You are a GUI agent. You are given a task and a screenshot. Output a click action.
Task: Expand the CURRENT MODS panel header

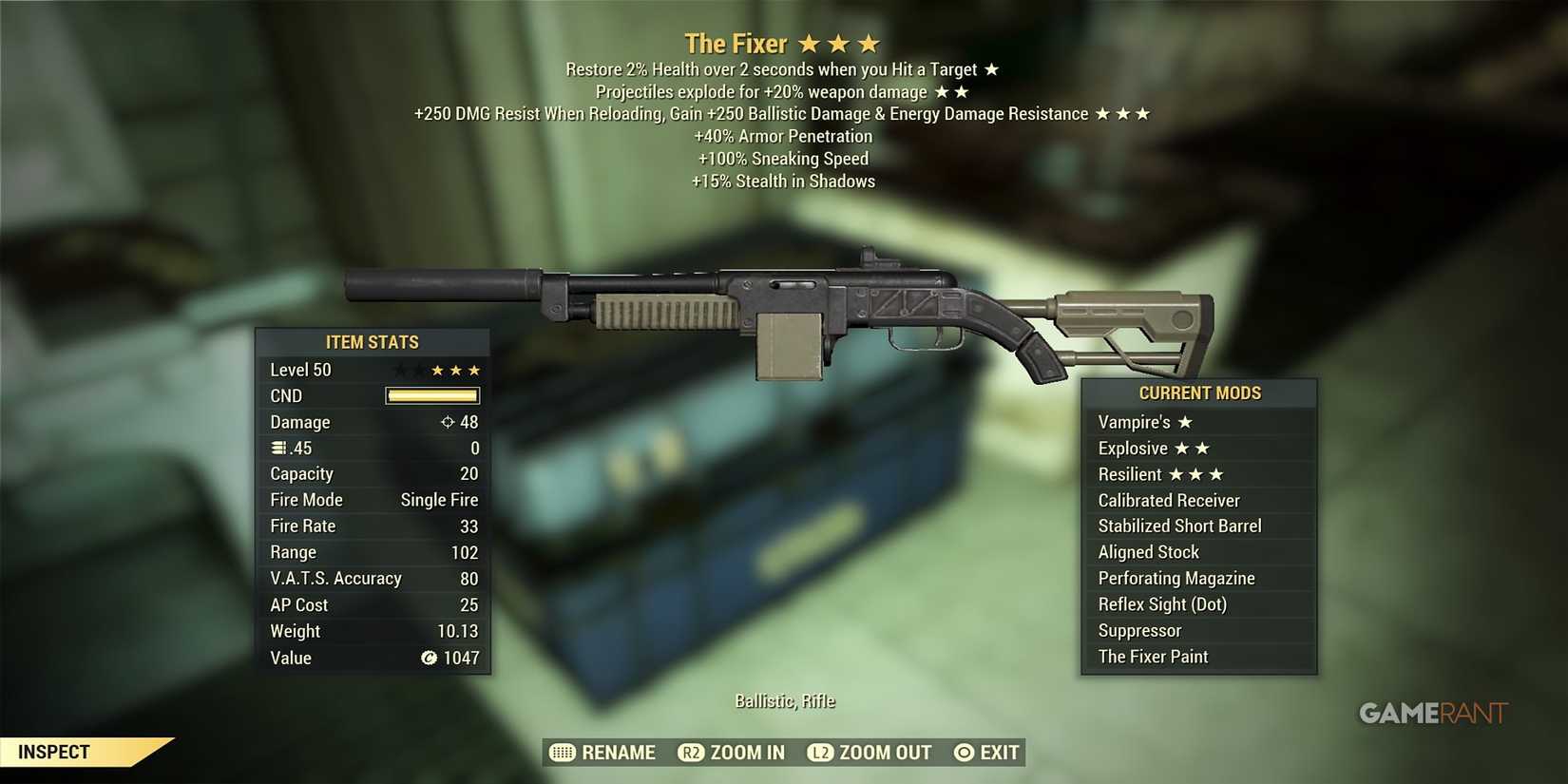click(1199, 392)
